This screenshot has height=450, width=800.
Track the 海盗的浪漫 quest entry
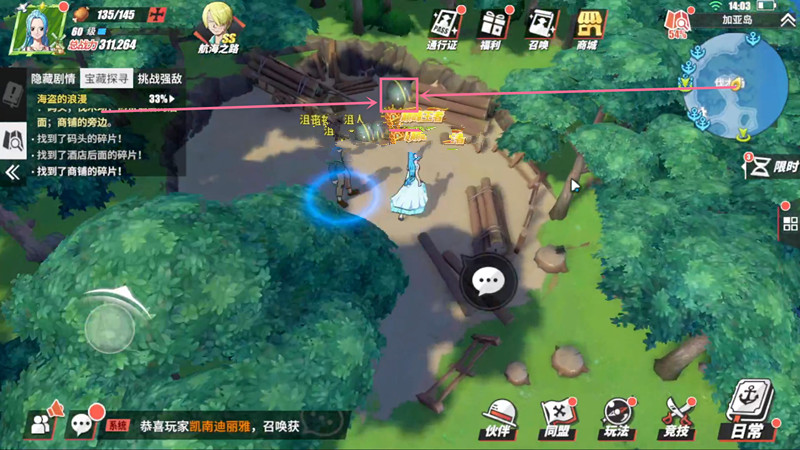(x=100, y=99)
